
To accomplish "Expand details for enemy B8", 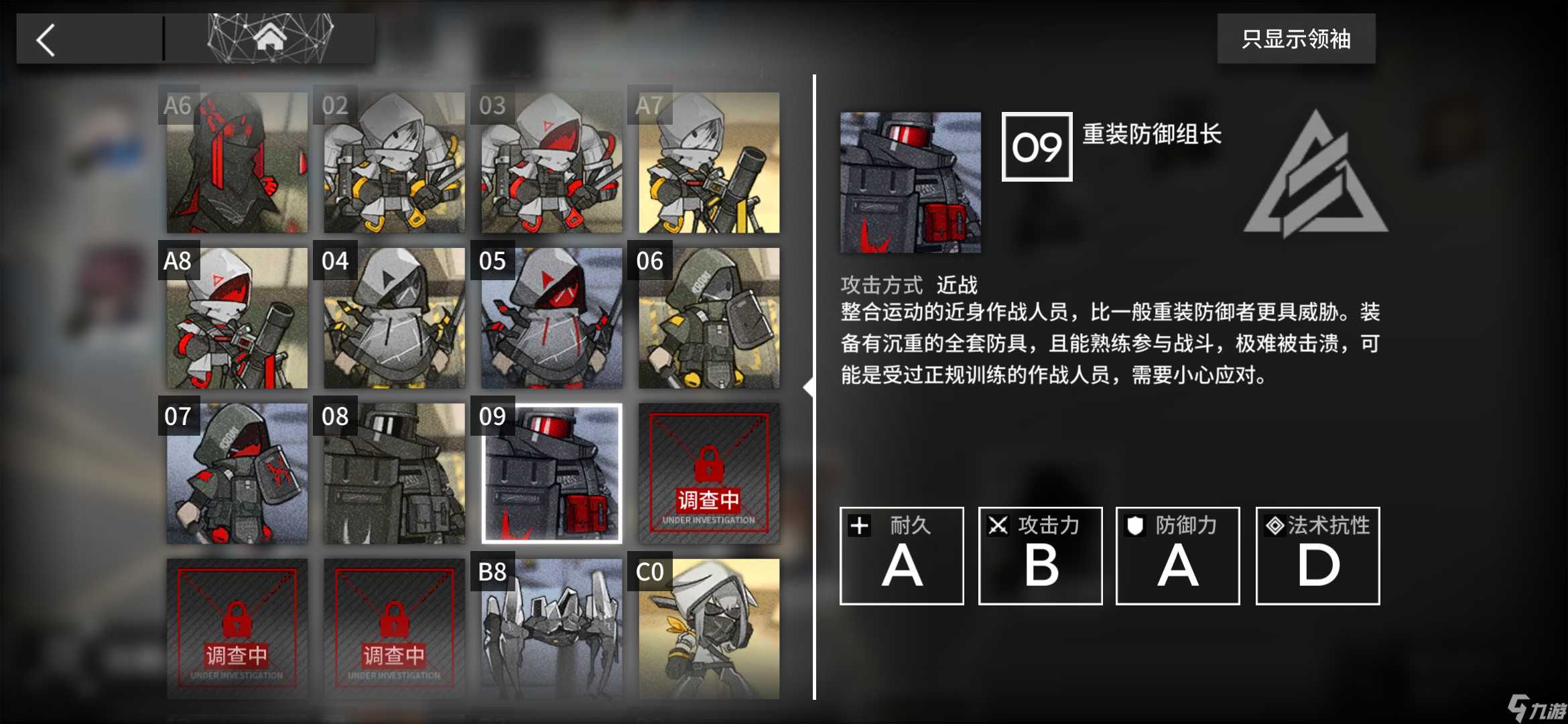I will [549, 630].
